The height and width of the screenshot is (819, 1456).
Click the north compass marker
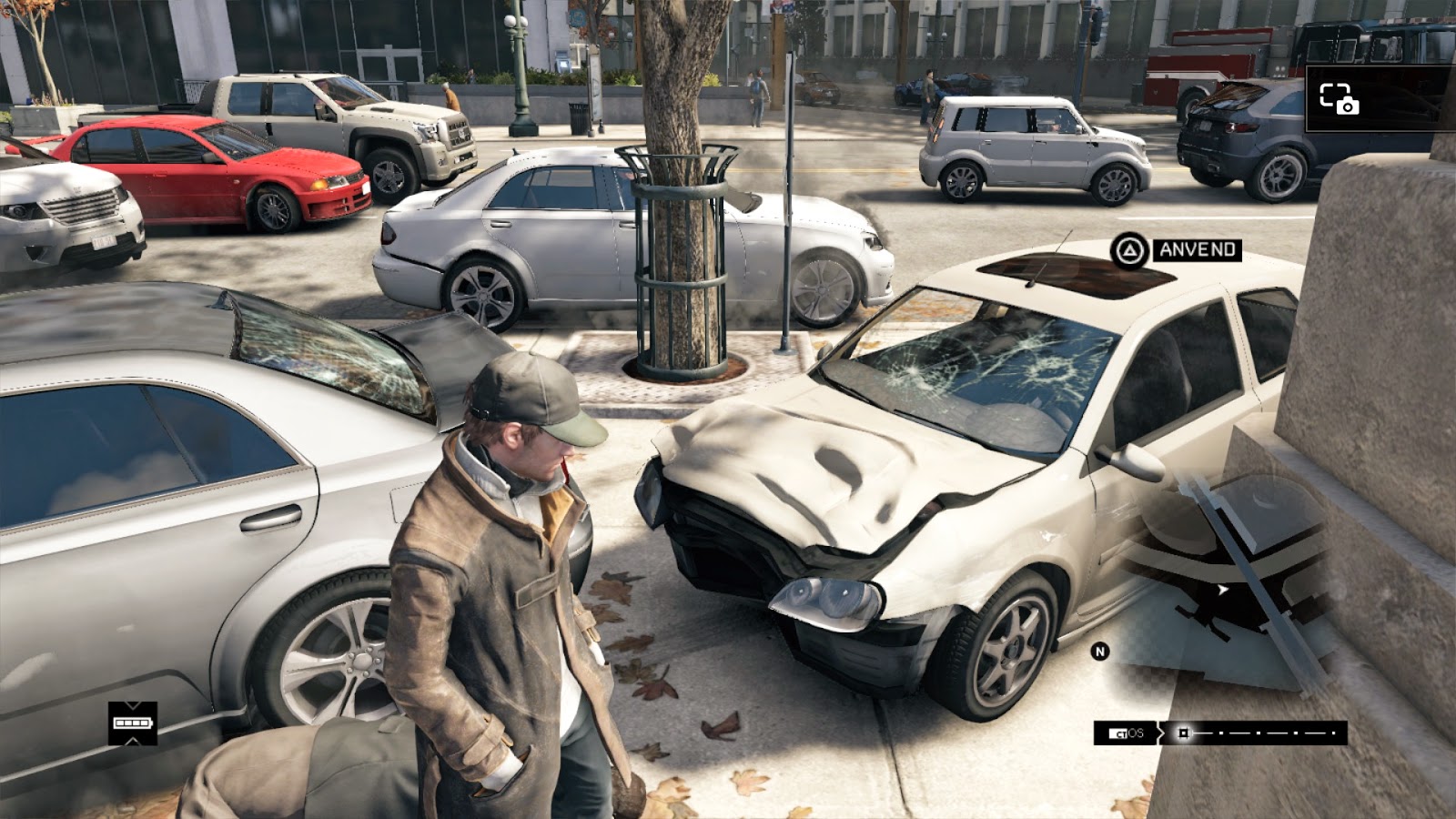(x=1100, y=652)
